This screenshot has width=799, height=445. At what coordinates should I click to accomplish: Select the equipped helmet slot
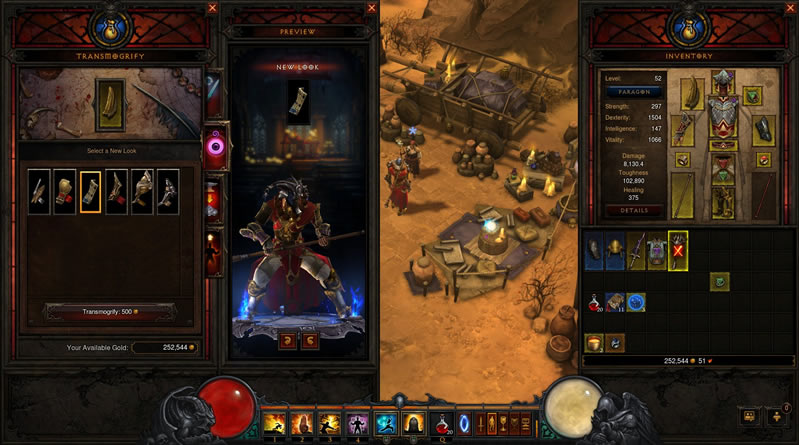coord(720,81)
